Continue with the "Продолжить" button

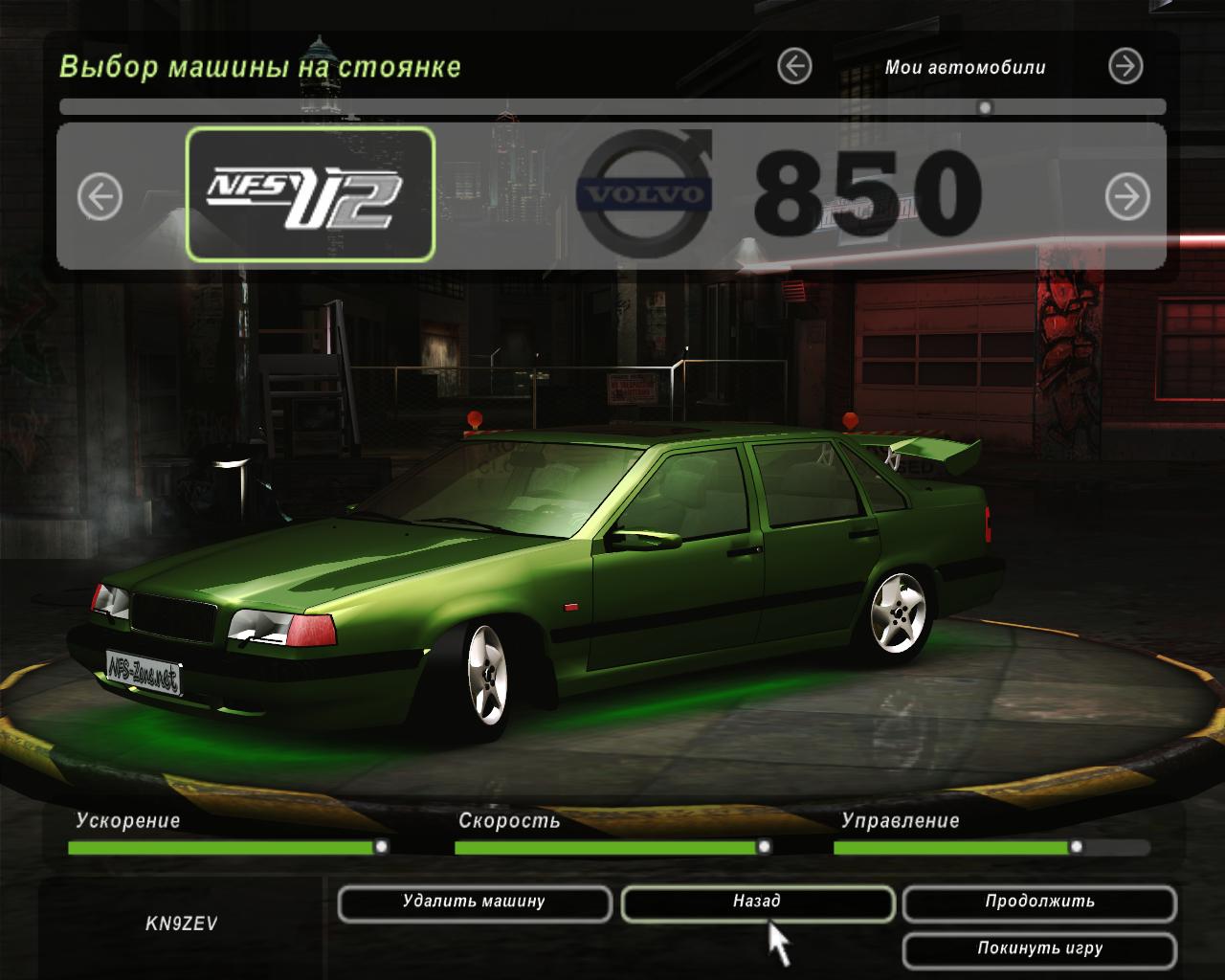point(1039,902)
